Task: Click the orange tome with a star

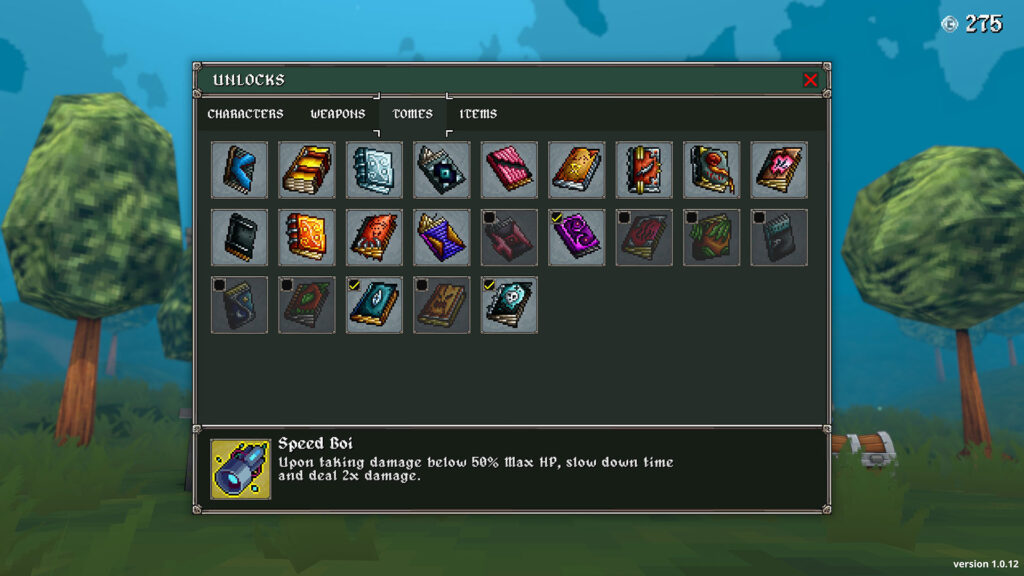Action: (x=577, y=169)
